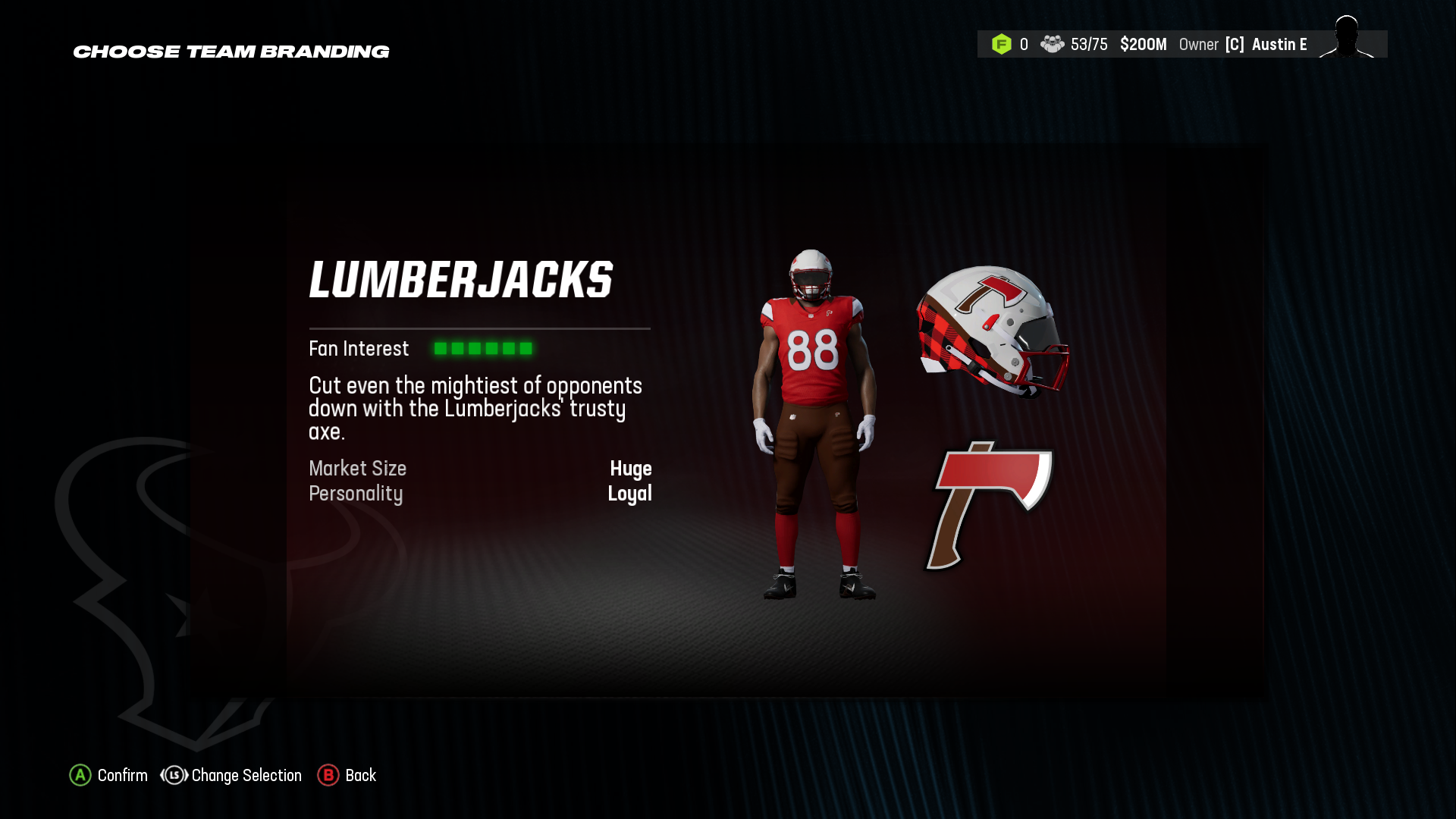
Task: Toggle the first Fan Interest meter segment
Action: (441, 348)
